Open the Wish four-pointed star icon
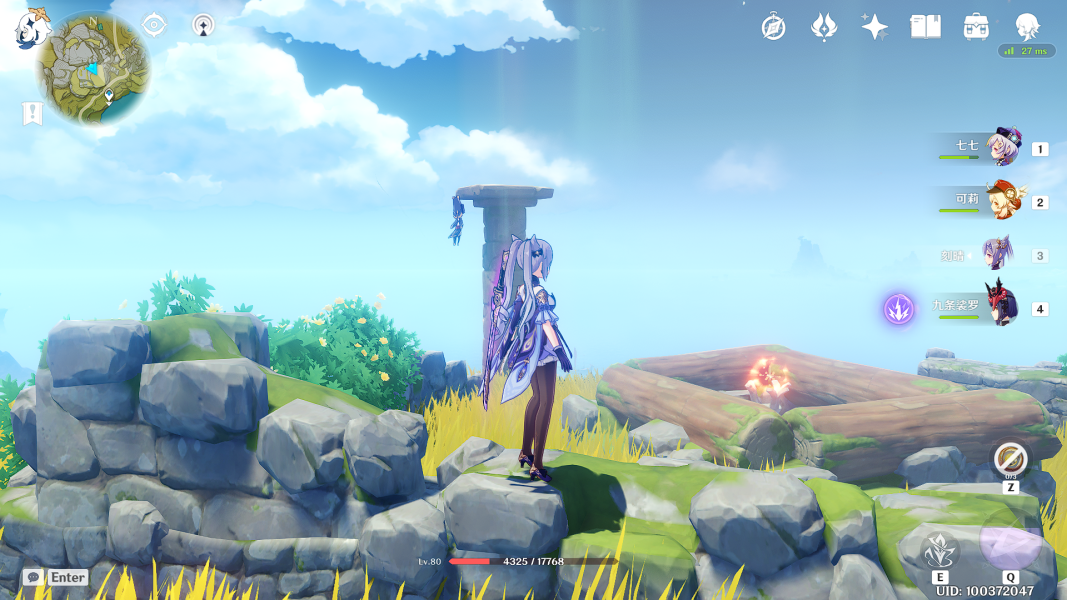This screenshot has height=600, width=1067. (x=875, y=27)
